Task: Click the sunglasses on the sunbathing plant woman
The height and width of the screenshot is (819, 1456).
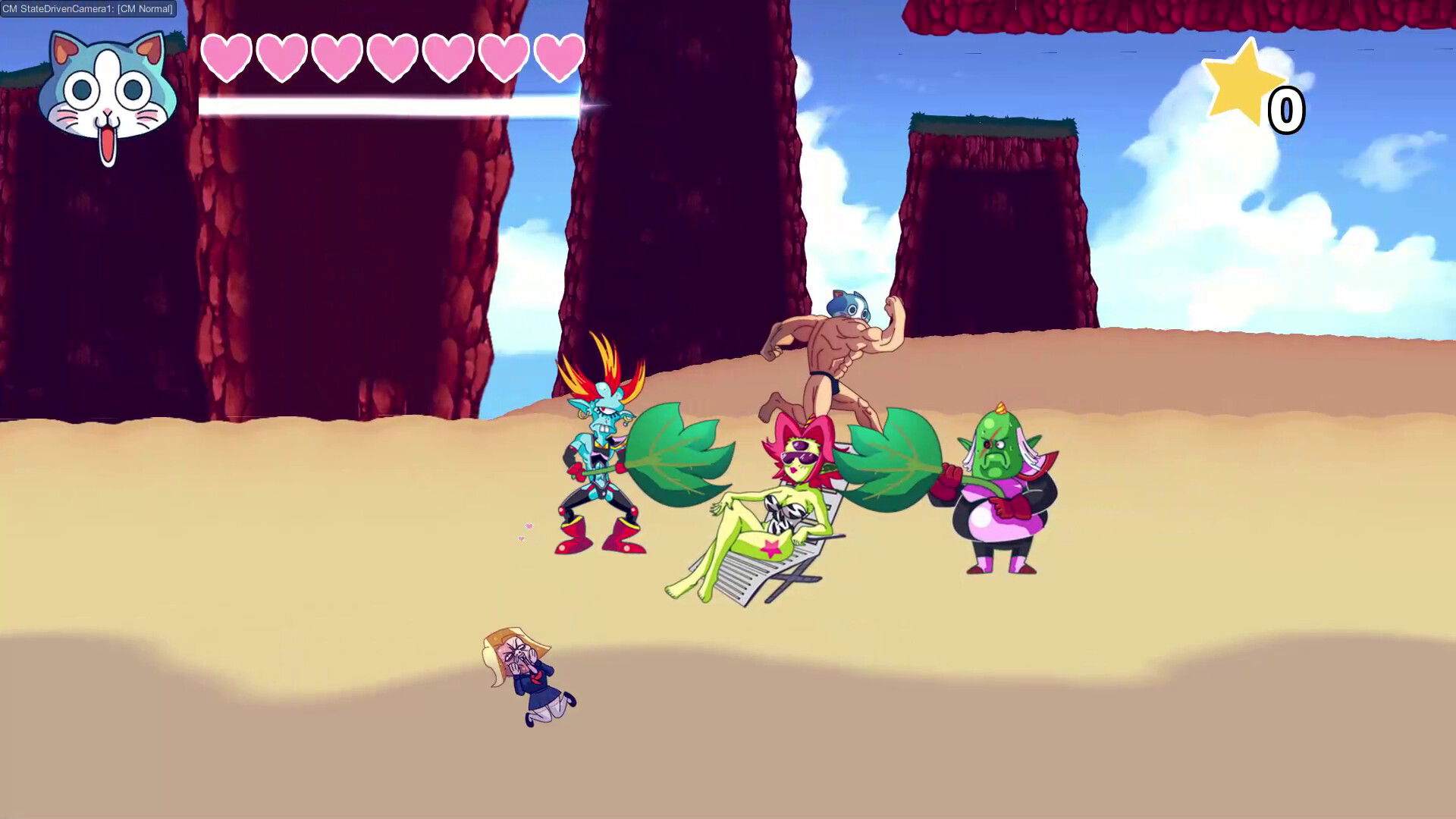Action: coord(800,459)
